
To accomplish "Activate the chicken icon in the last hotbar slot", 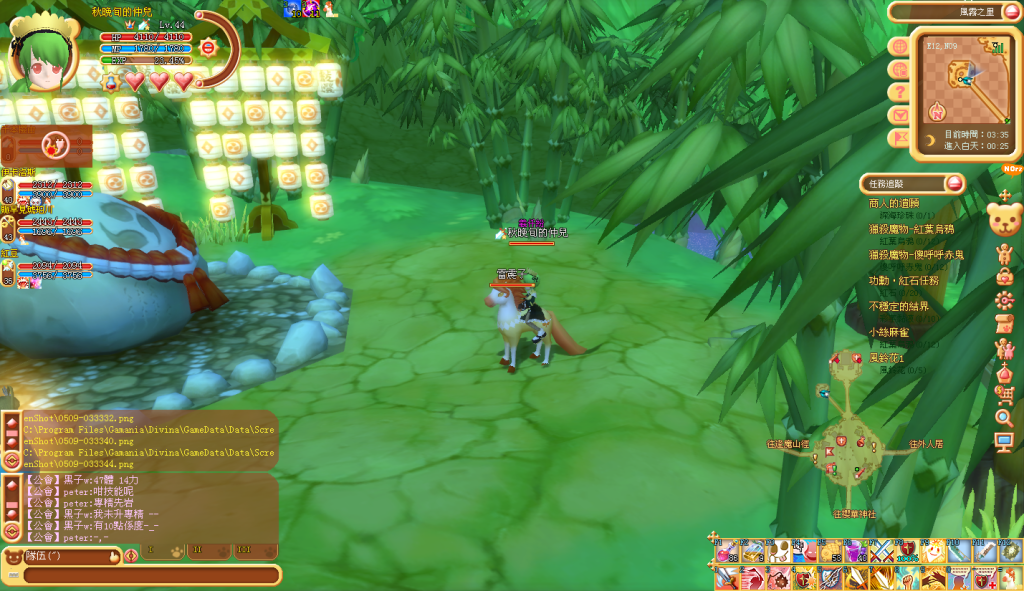I will (x=1011, y=578).
